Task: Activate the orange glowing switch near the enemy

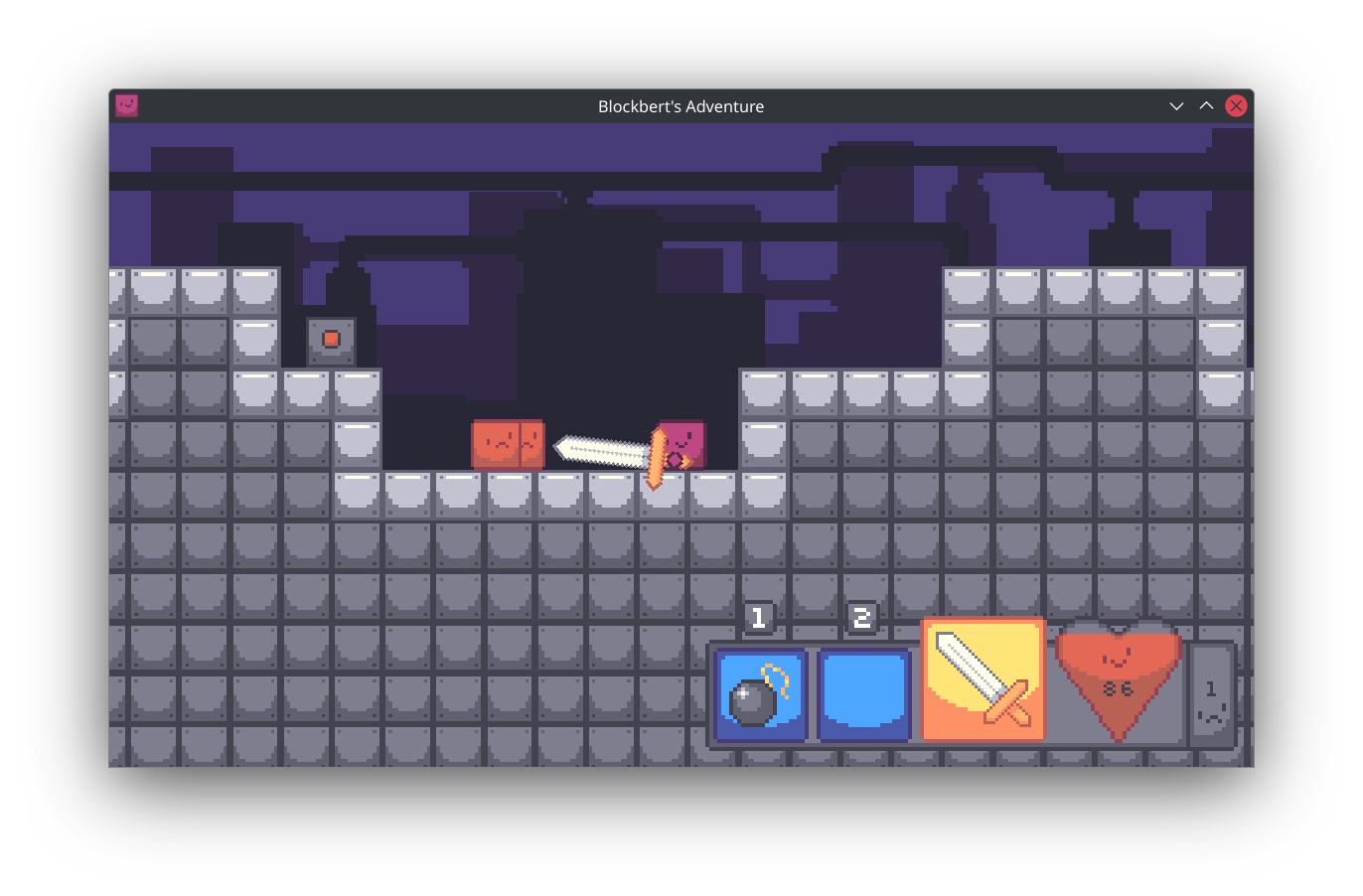Action: [331, 339]
